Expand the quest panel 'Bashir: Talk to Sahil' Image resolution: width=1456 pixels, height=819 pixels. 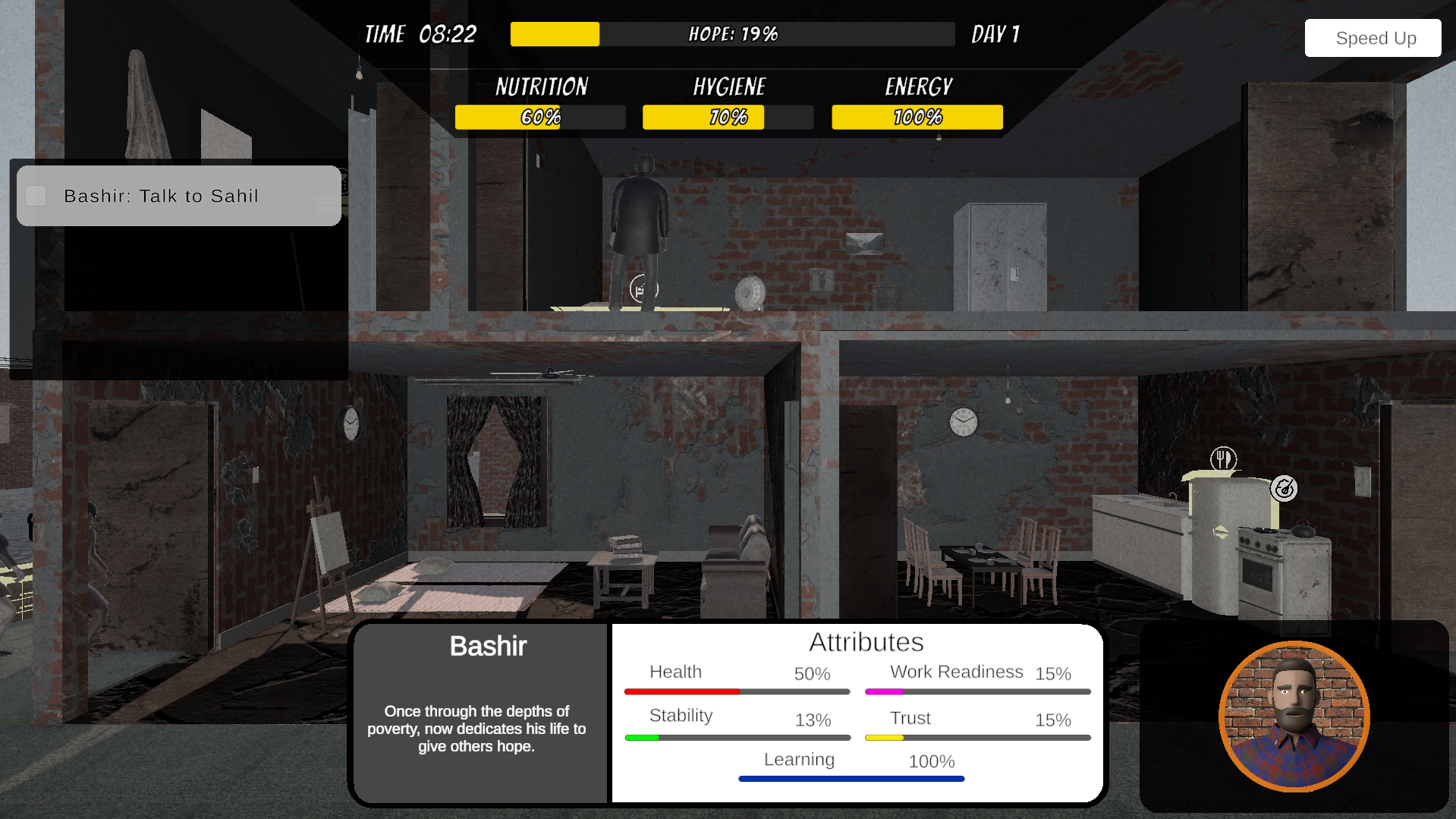[178, 195]
